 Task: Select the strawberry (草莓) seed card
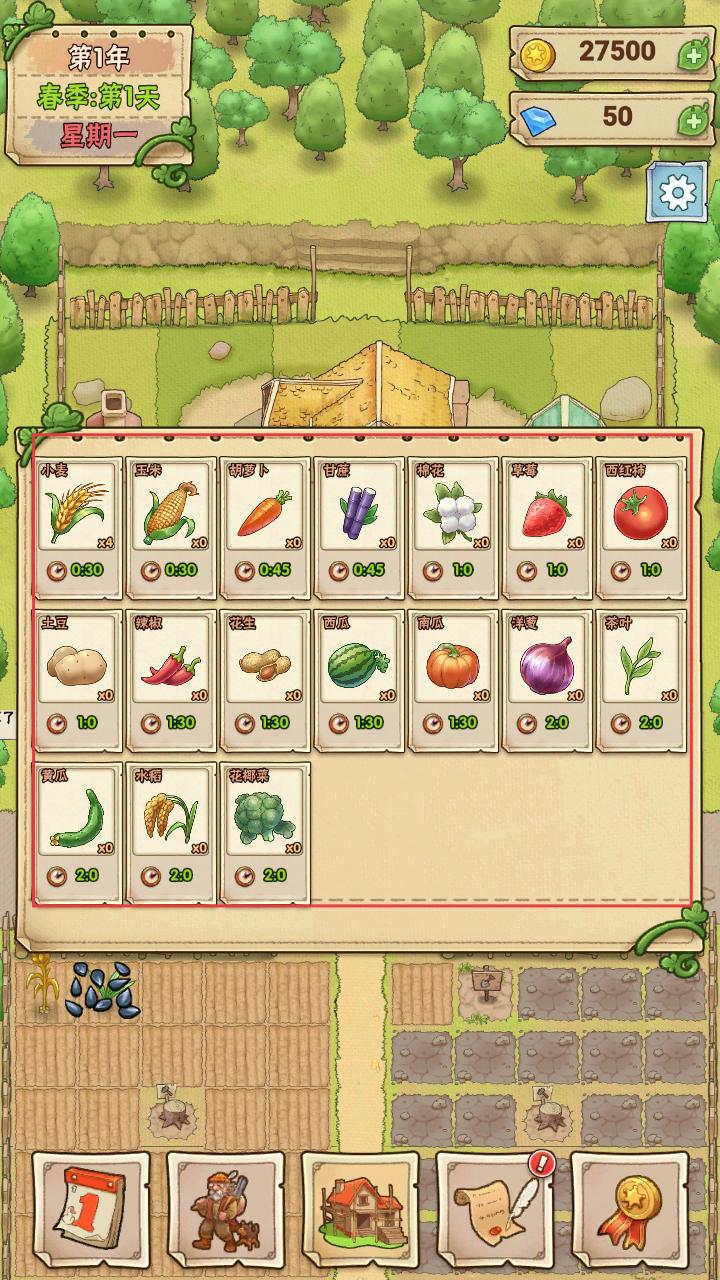coord(547,520)
